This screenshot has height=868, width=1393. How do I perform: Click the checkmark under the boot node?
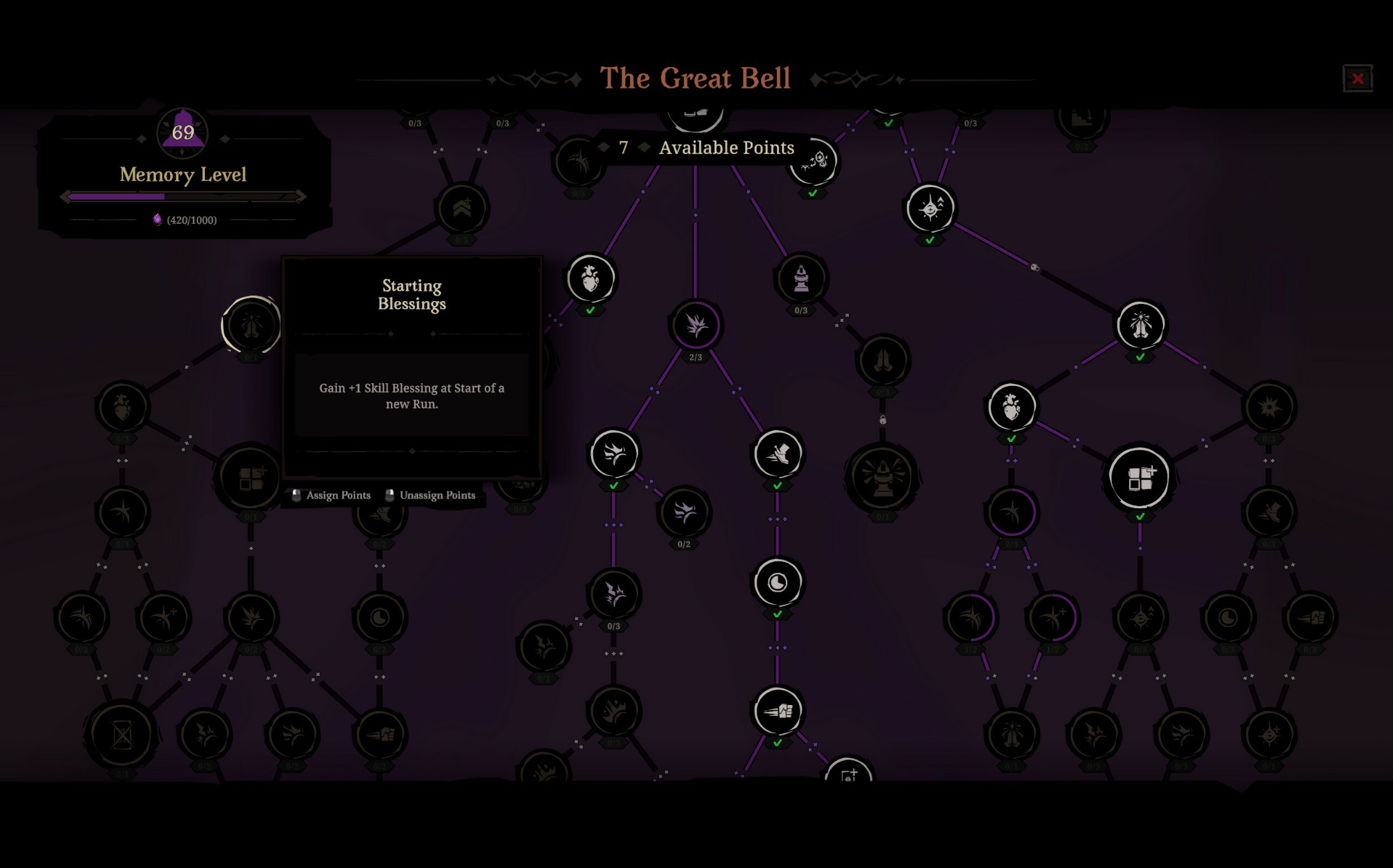click(778, 485)
